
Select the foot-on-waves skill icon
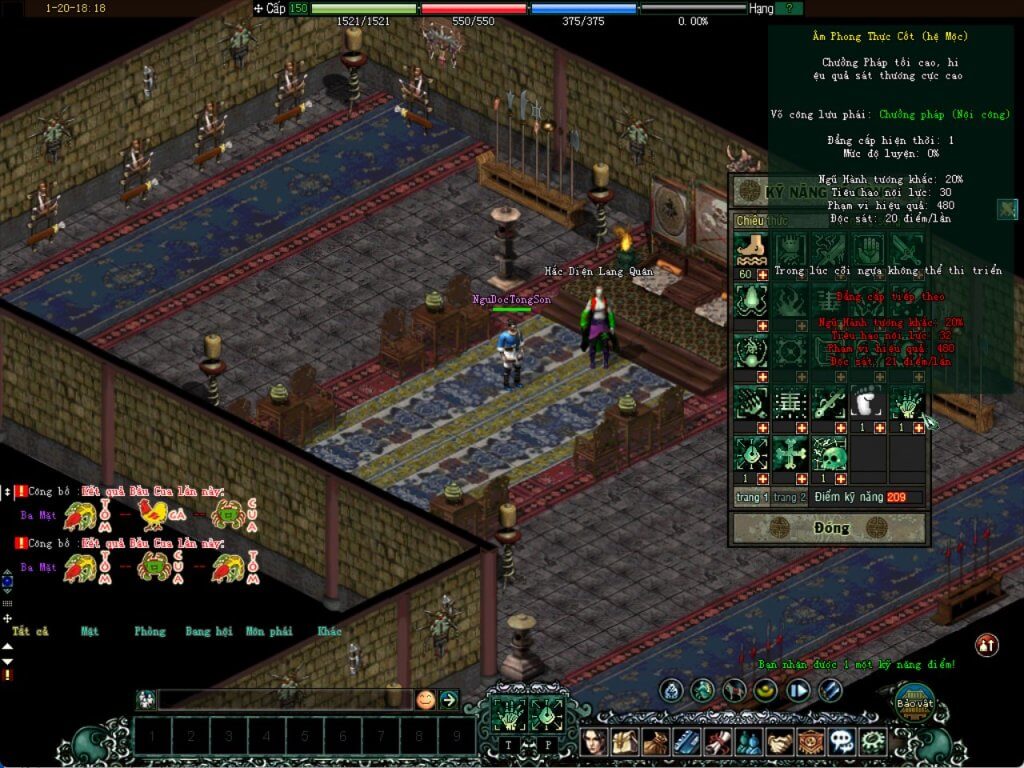[x=751, y=249]
